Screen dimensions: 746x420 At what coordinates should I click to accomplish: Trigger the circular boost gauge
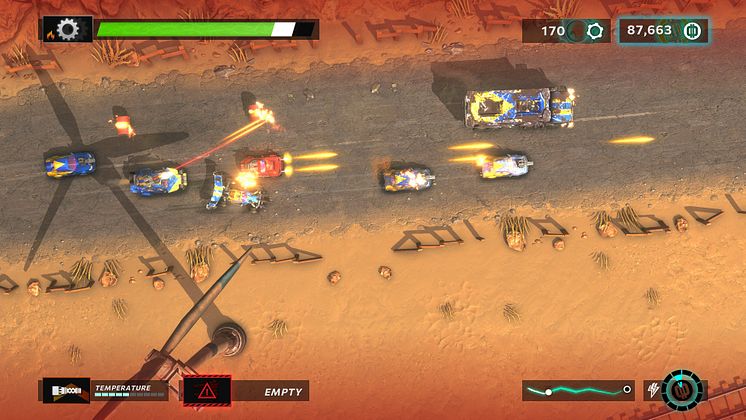click(683, 390)
